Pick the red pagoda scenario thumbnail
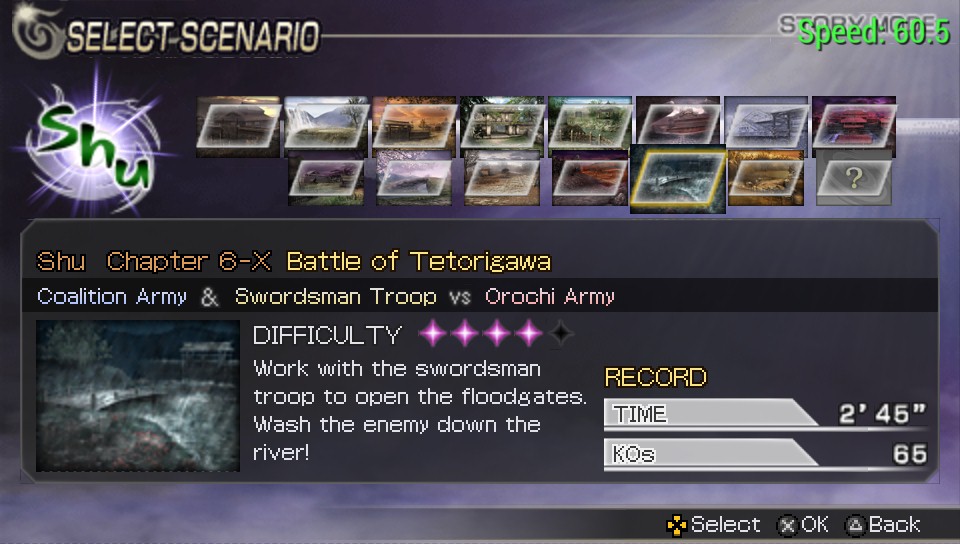Screen dimensions: 960x544 click(x=854, y=125)
